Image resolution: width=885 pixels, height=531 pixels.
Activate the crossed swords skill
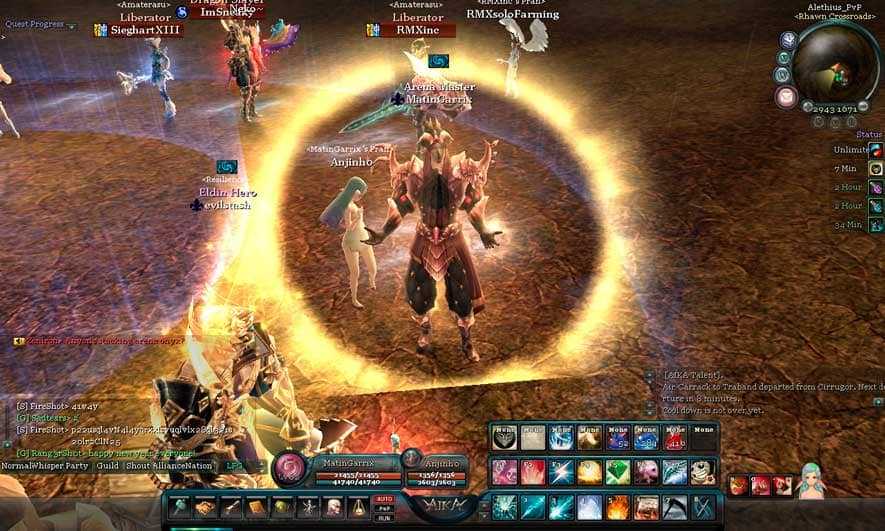tap(704, 507)
